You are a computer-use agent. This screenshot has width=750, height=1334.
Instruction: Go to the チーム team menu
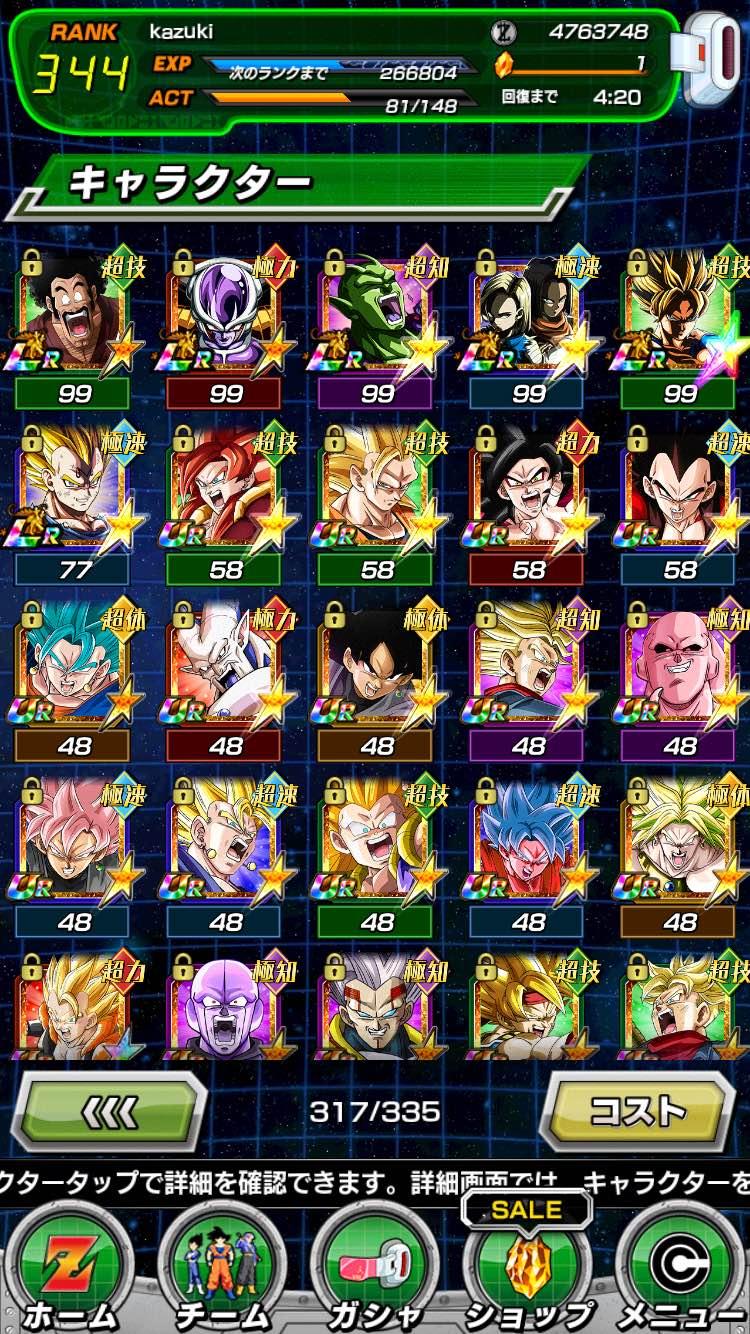(x=222, y=1270)
